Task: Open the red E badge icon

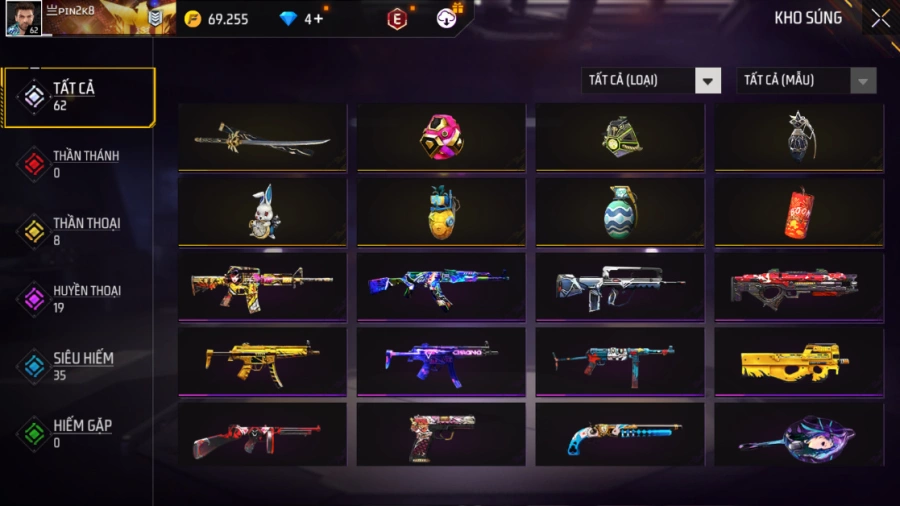Action: [x=397, y=18]
